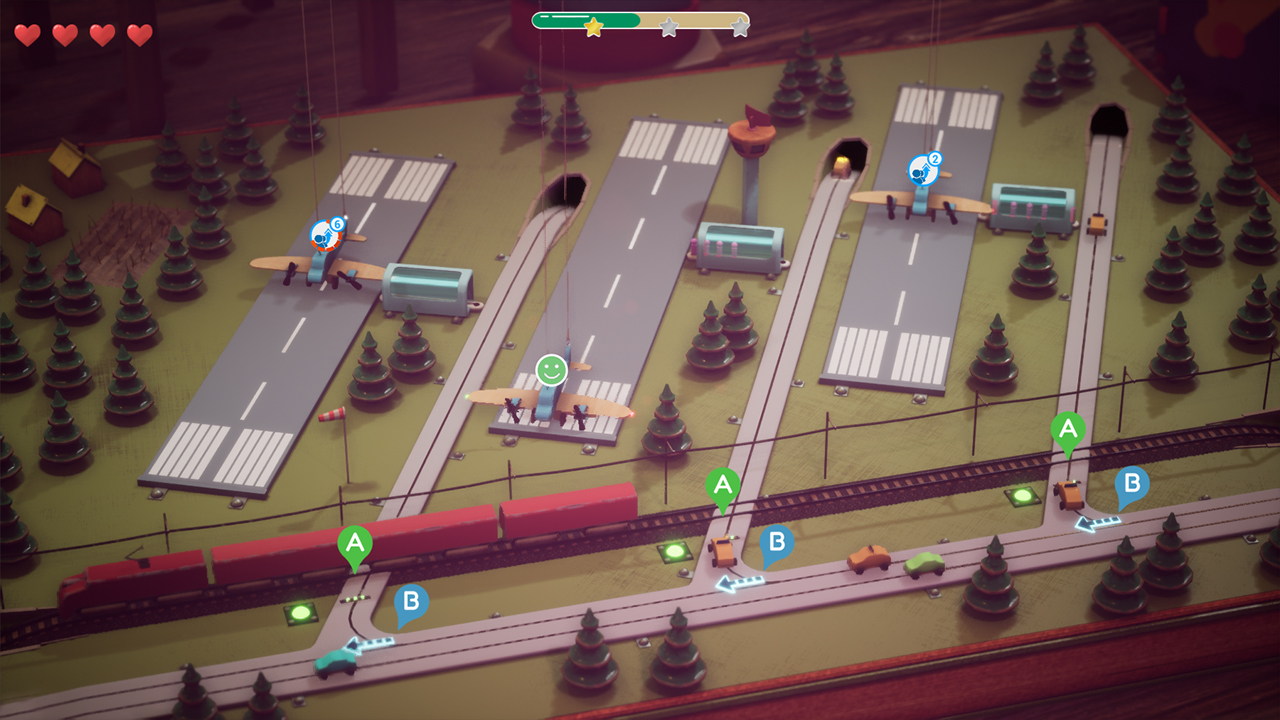Select the gold star on the progress bar
The image size is (1280, 720).
click(x=592, y=28)
